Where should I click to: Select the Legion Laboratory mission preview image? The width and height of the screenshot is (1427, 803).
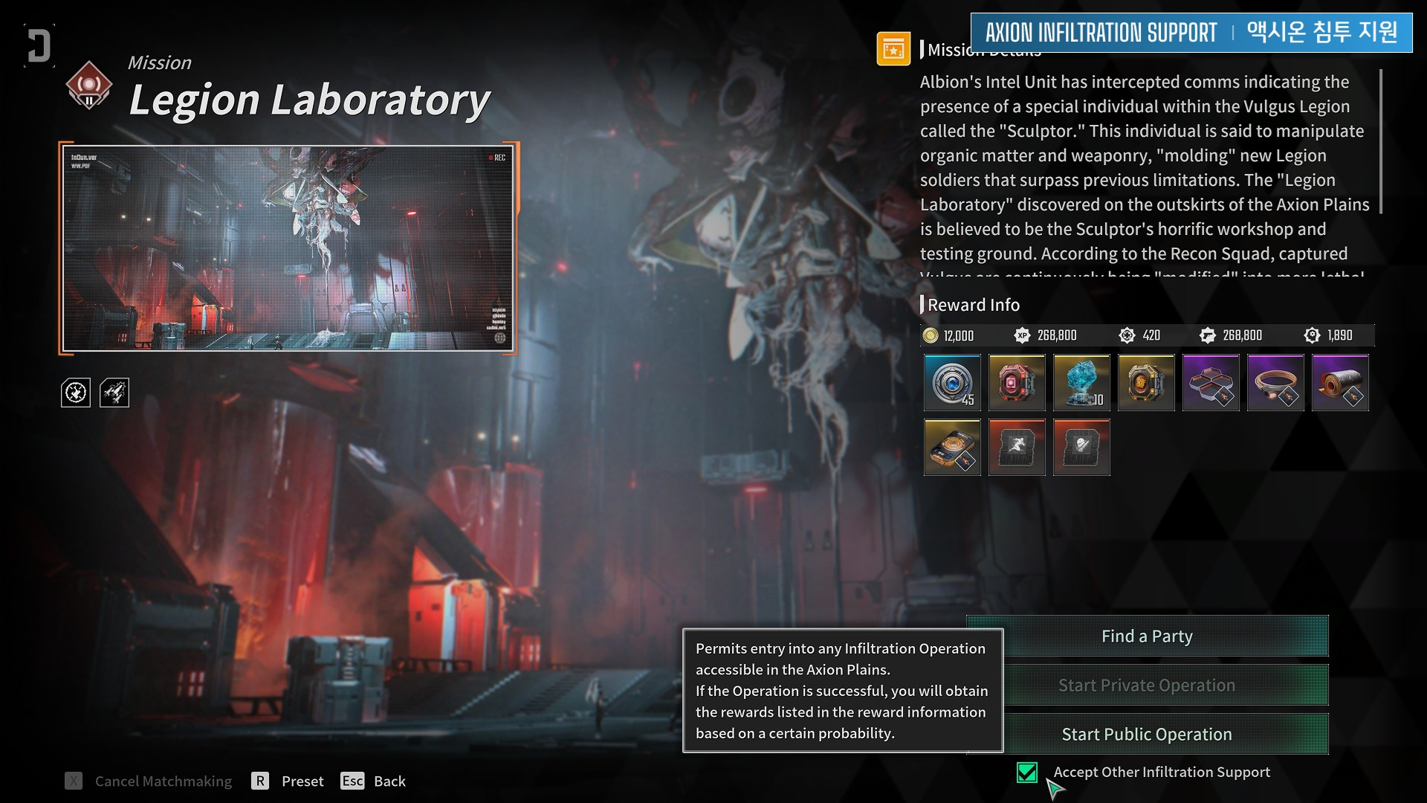pyautogui.click(x=289, y=248)
